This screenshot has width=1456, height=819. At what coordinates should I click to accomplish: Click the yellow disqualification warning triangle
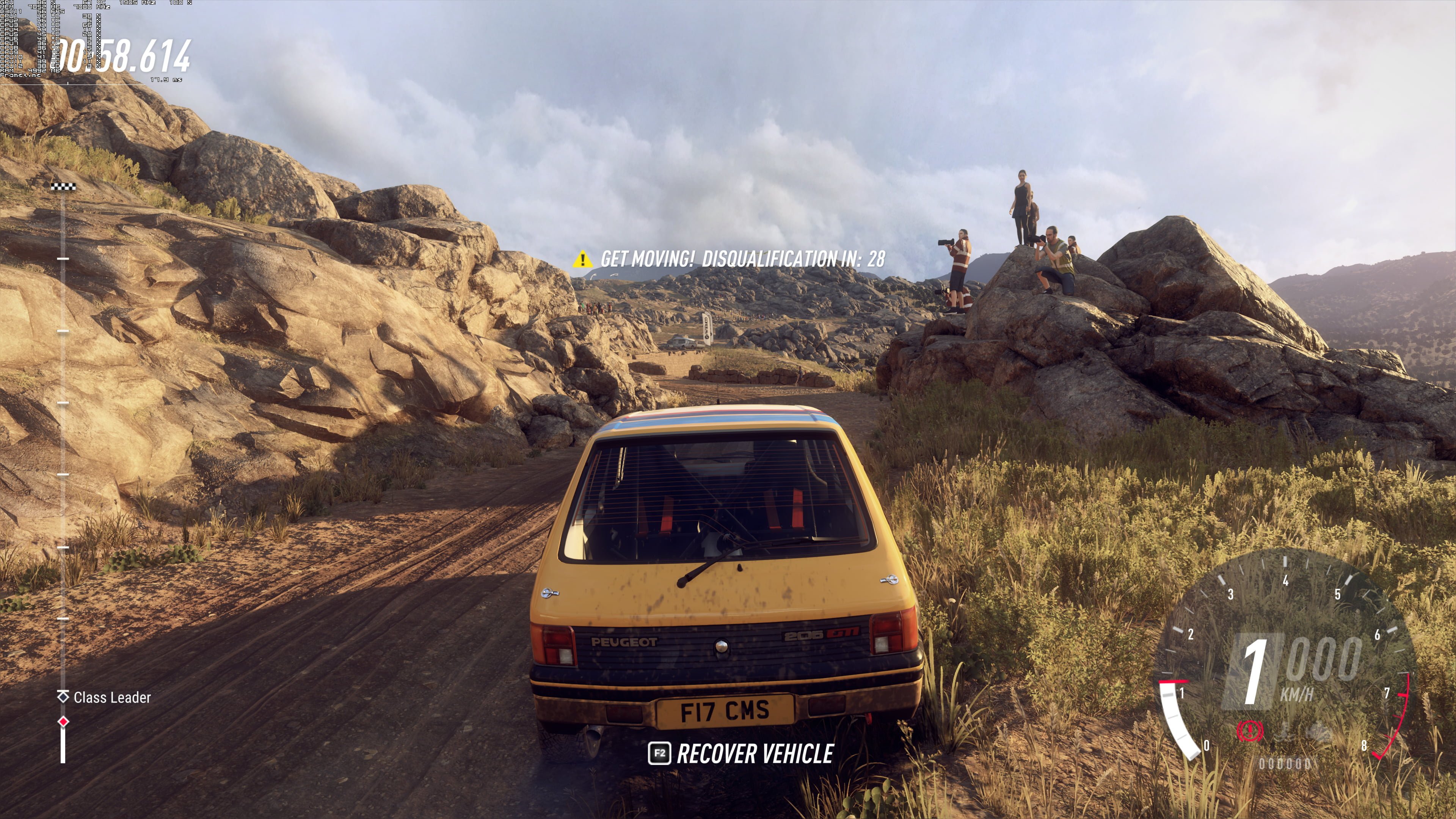pos(582,259)
